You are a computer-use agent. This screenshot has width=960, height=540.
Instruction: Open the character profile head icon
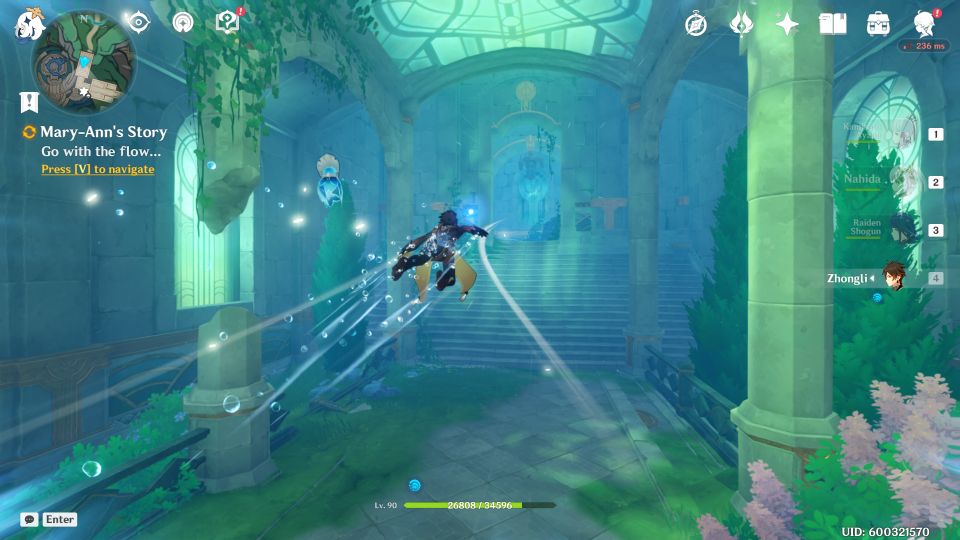point(925,24)
